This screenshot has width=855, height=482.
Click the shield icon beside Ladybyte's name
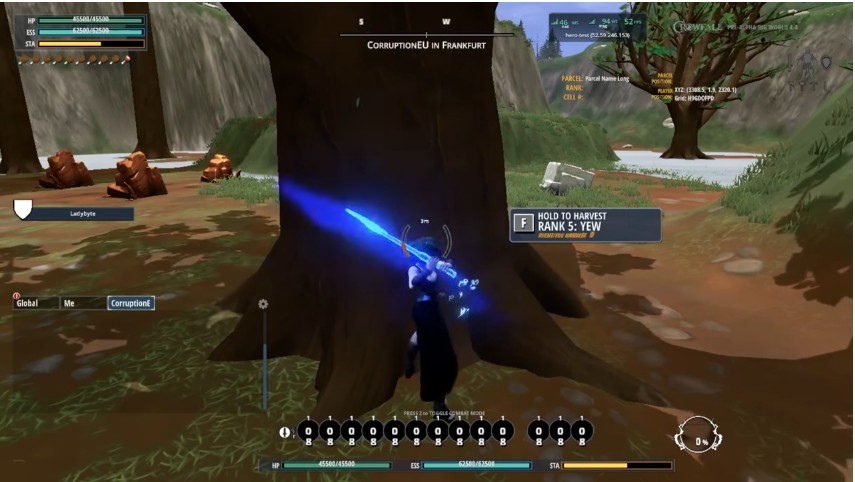(23, 208)
